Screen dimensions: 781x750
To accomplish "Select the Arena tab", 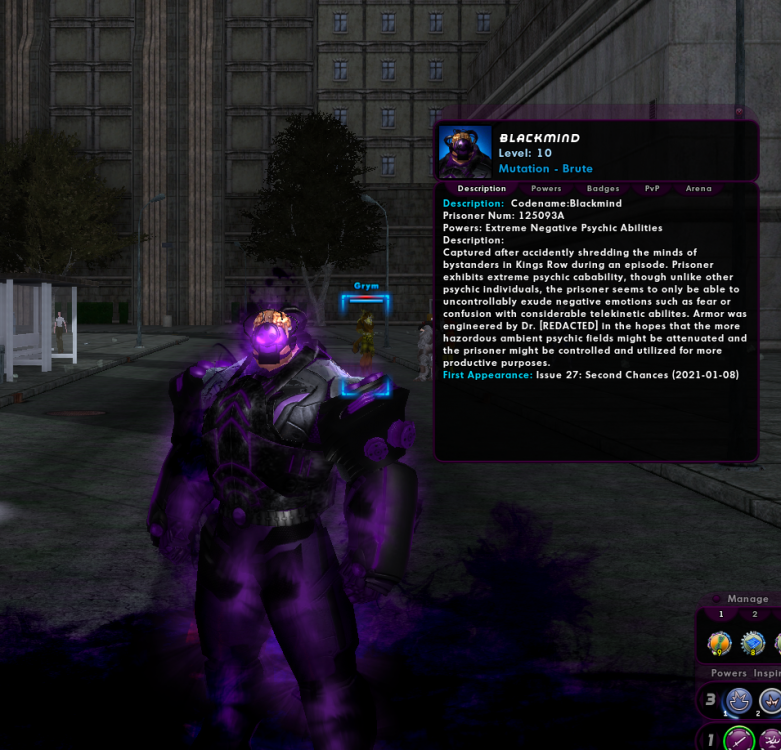I will [699, 188].
